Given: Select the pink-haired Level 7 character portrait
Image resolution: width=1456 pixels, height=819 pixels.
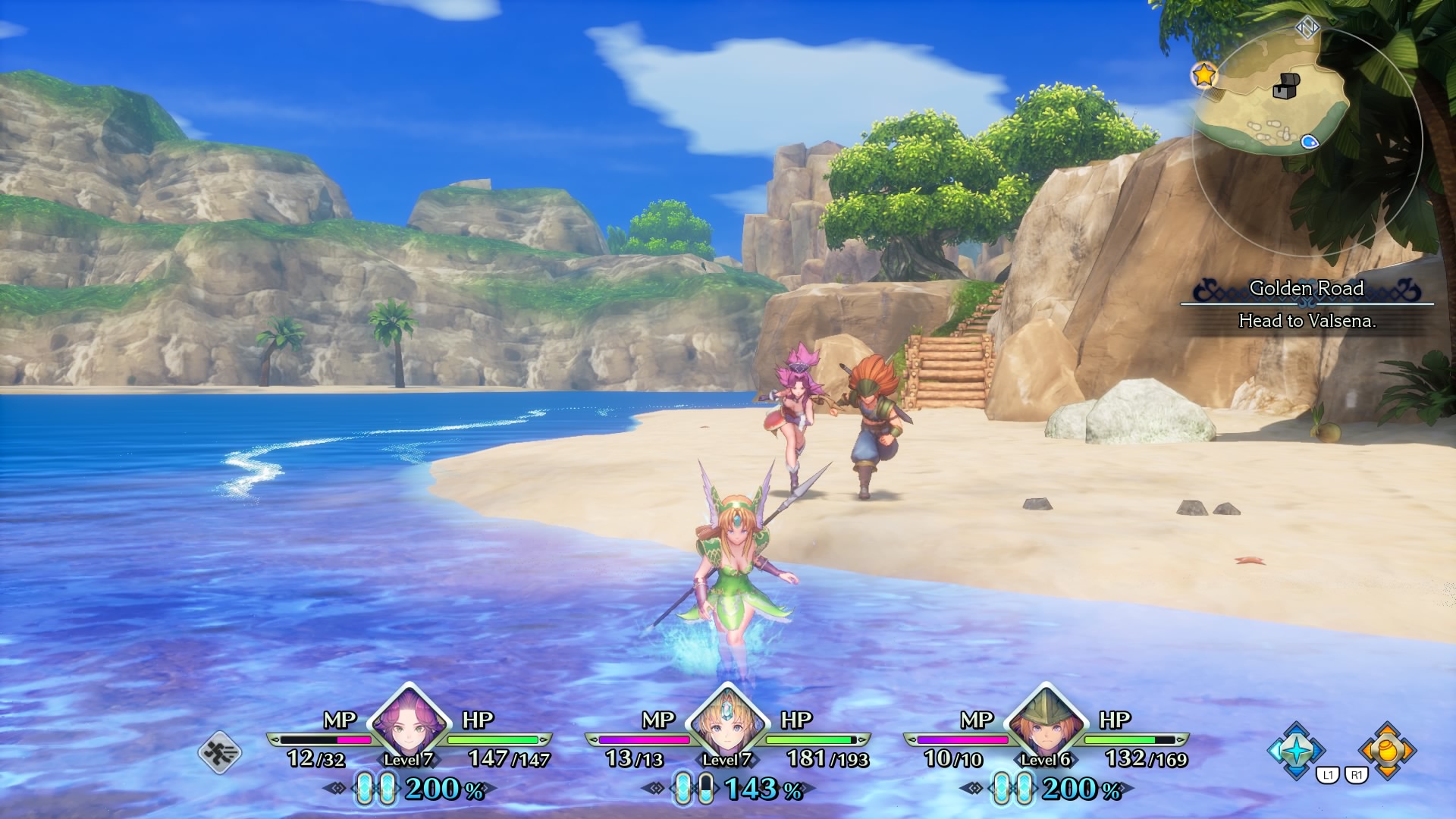Looking at the screenshot, I should (x=409, y=726).
